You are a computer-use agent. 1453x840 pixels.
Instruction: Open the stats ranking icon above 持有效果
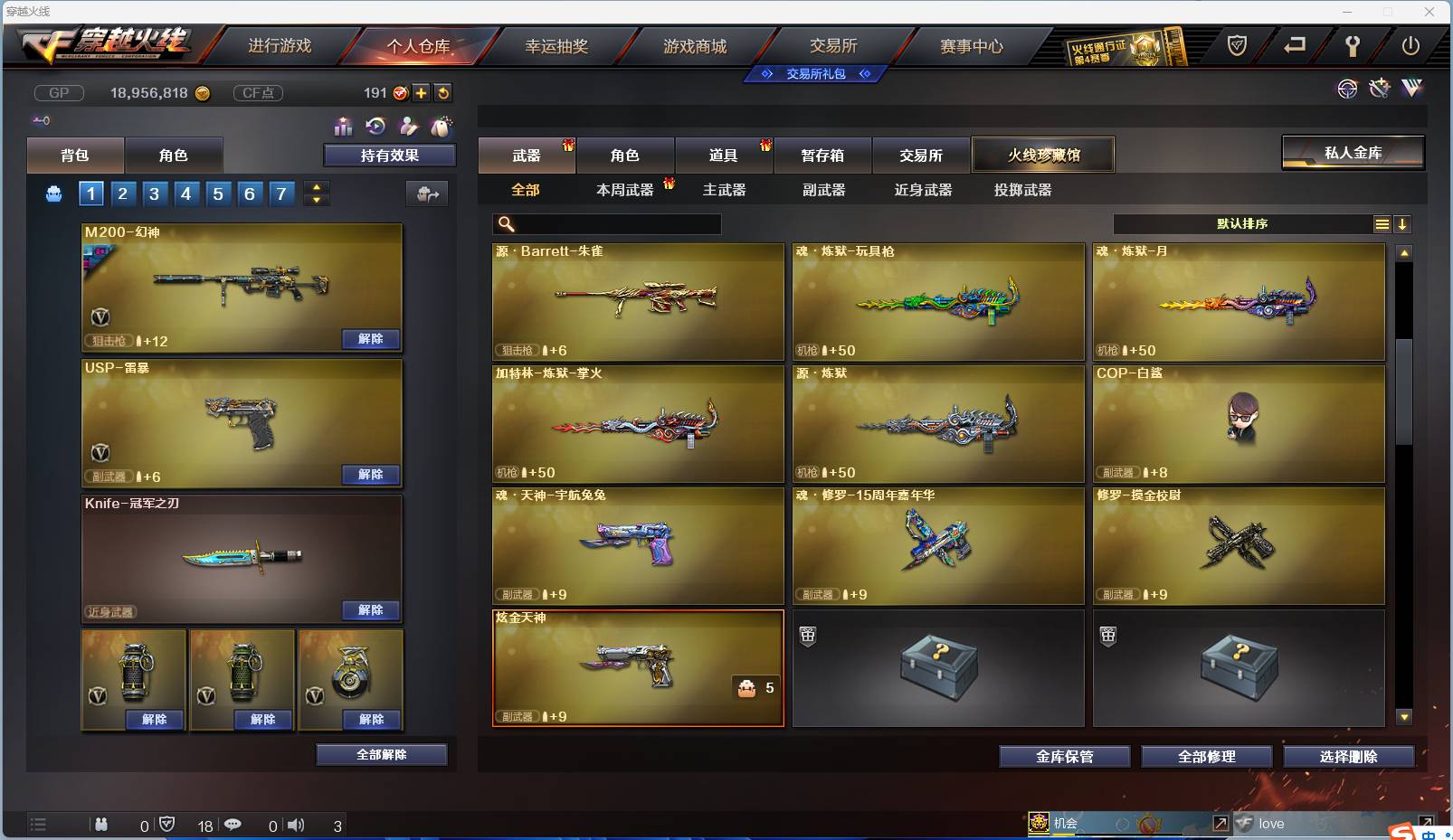pos(344,127)
